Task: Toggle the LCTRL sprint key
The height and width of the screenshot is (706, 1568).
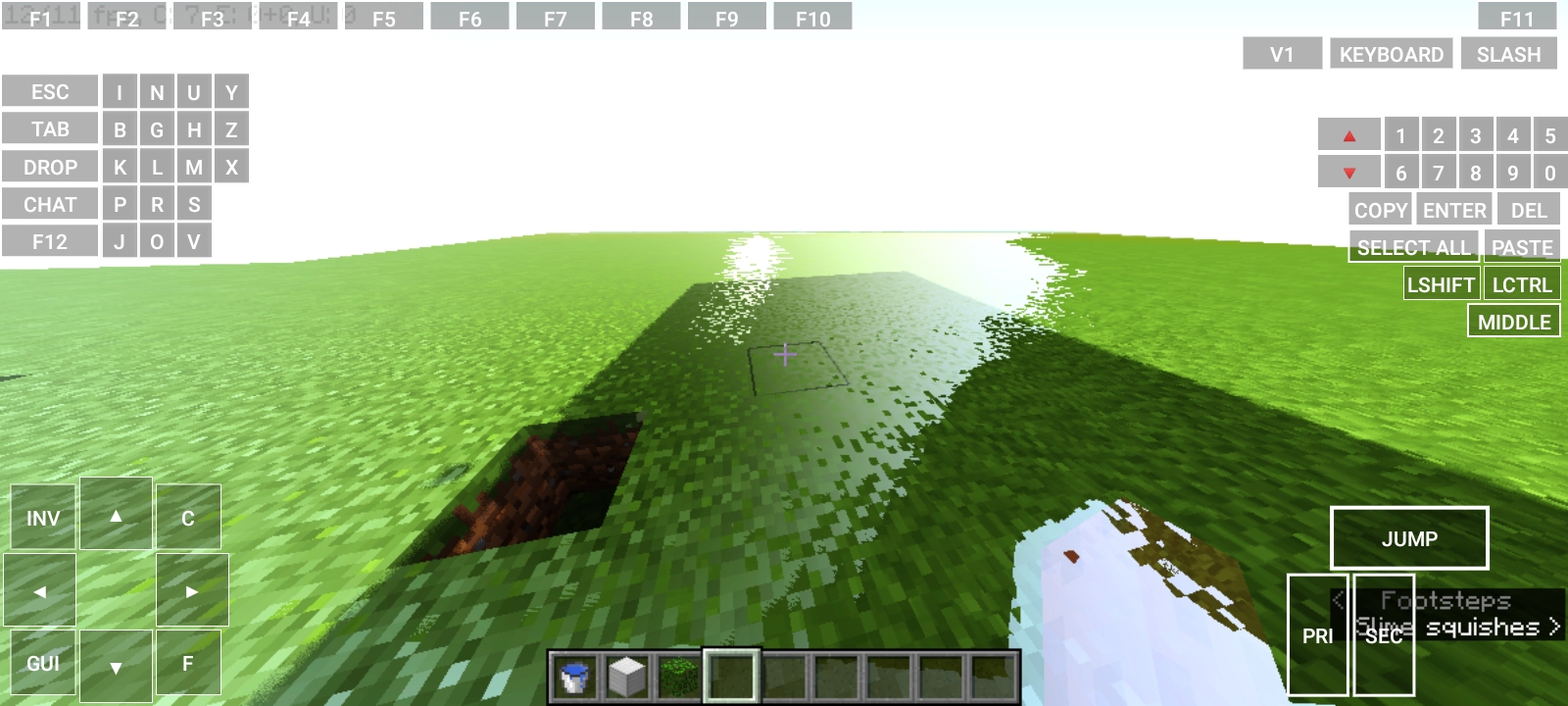Action: (1523, 283)
